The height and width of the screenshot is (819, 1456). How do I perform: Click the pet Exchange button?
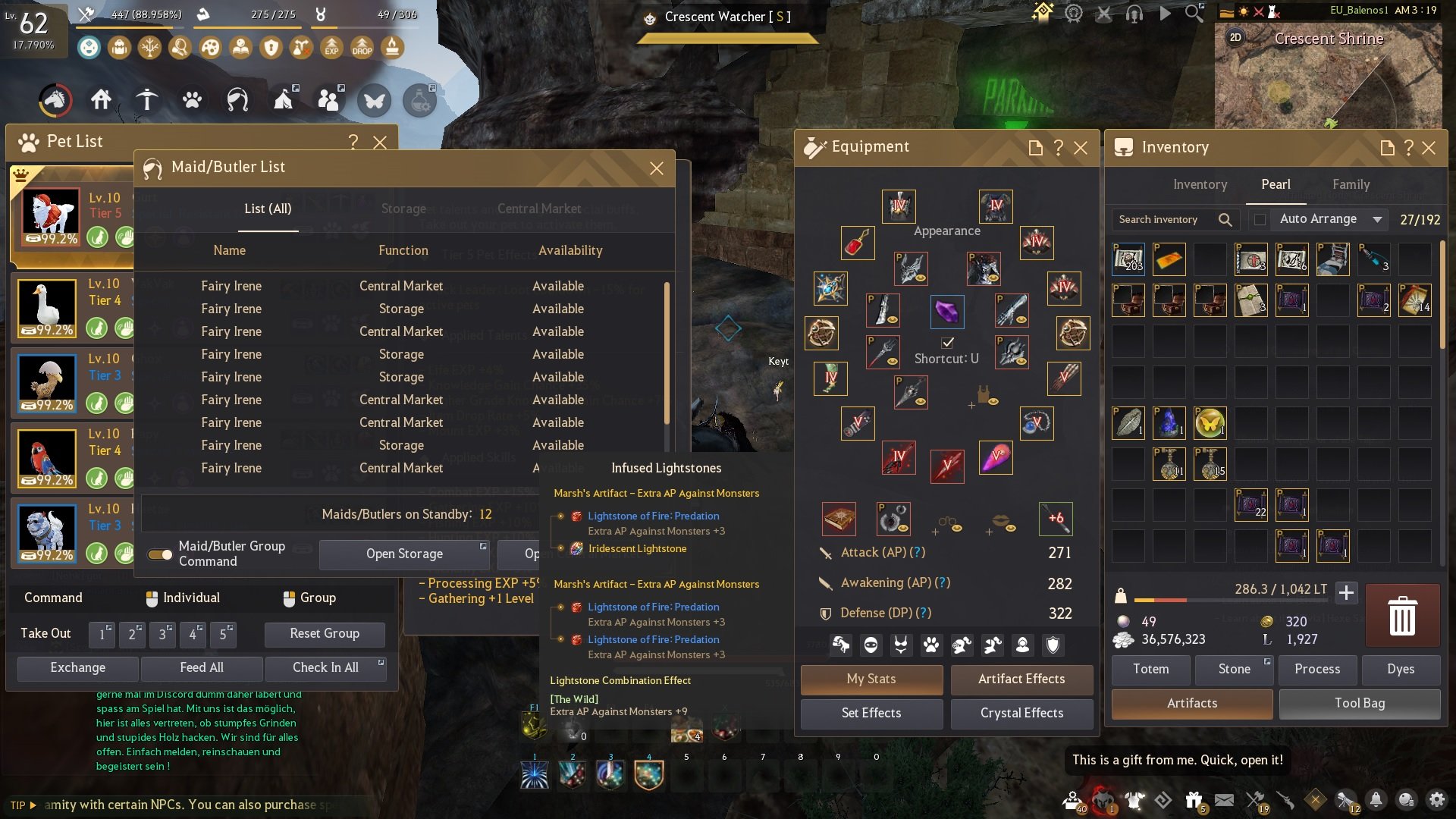[x=77, y=668]
